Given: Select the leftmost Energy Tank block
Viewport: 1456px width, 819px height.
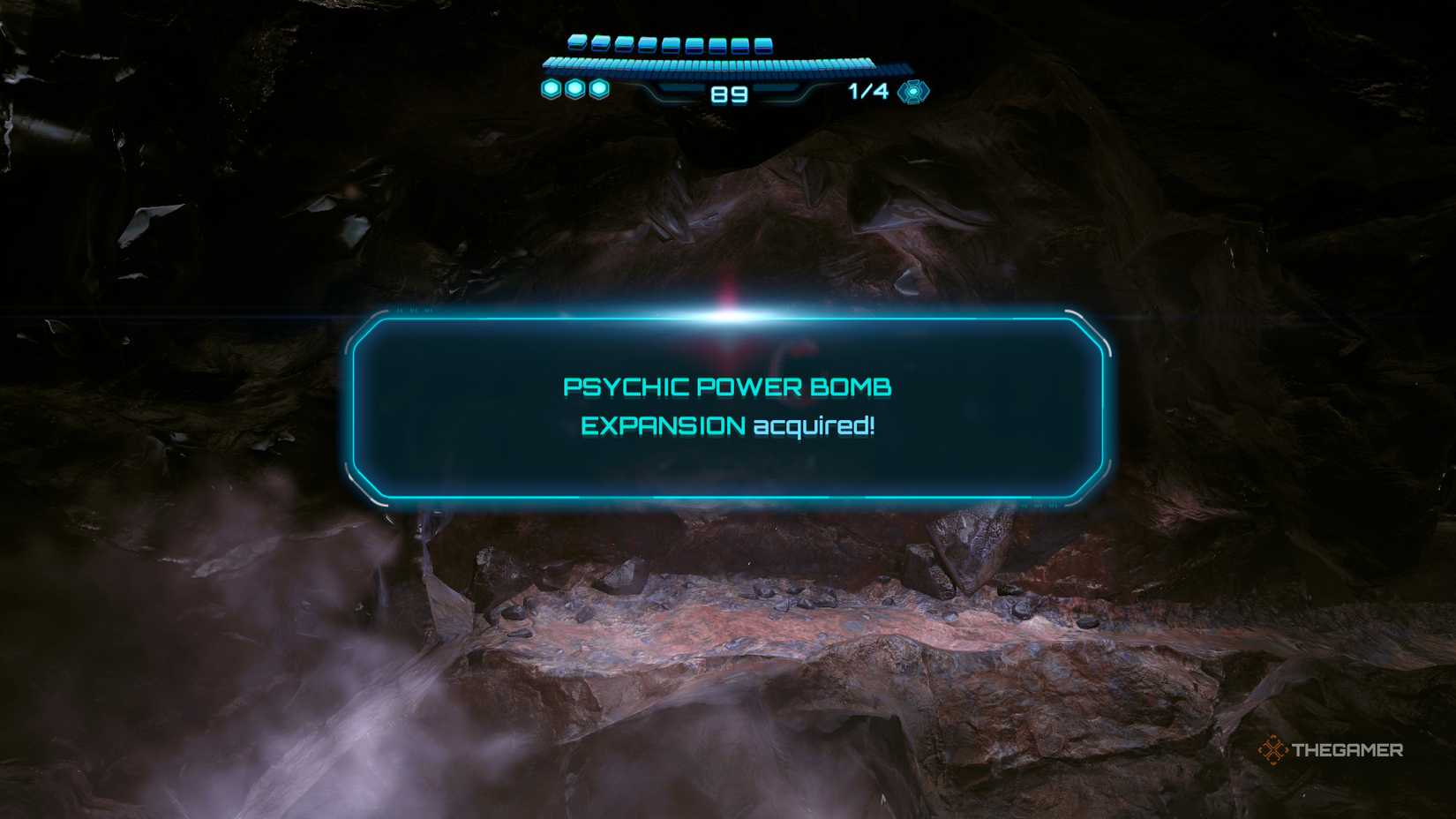Looking at the screenshot, I should point(576,42).
